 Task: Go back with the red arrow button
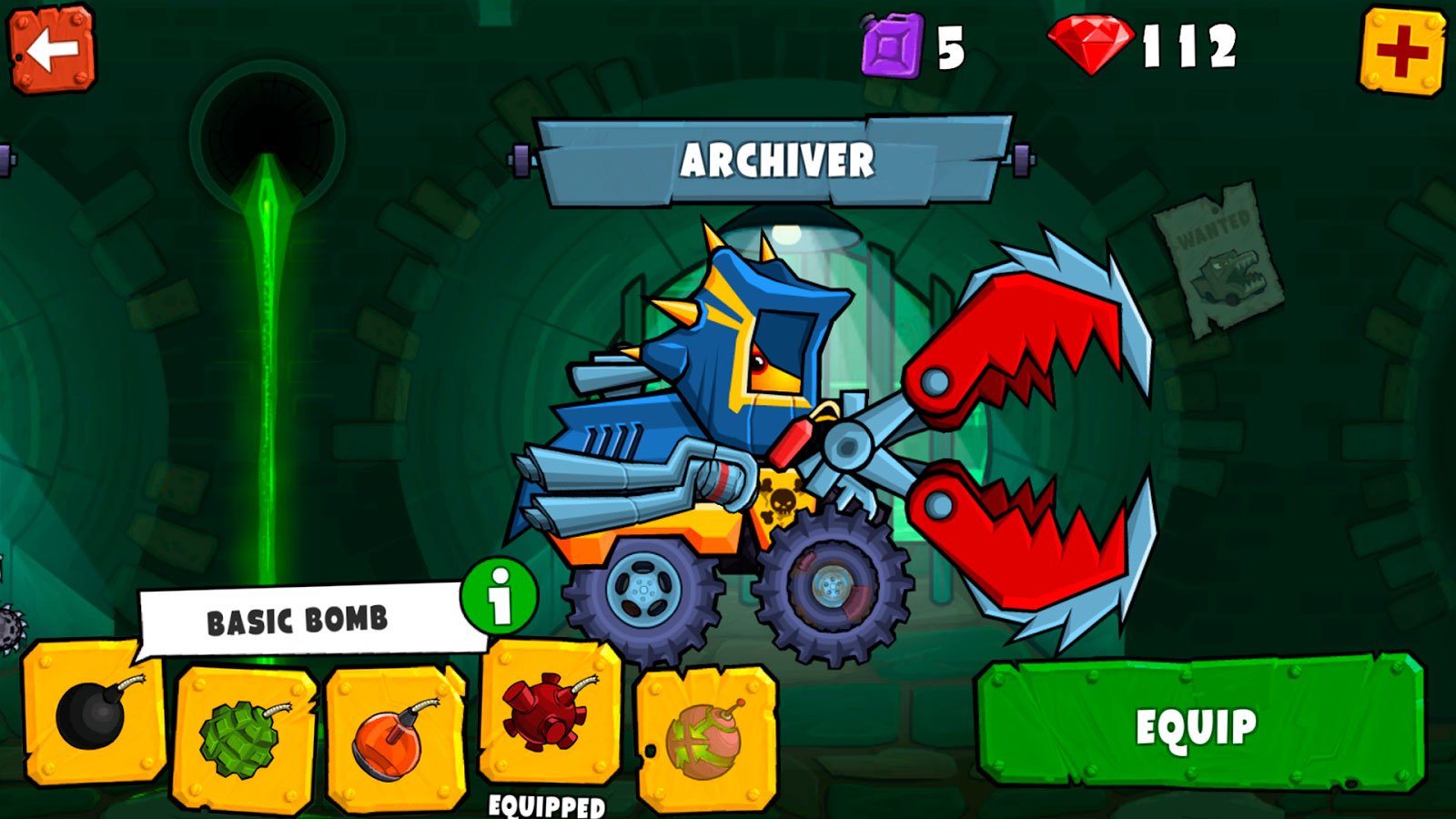52,50
